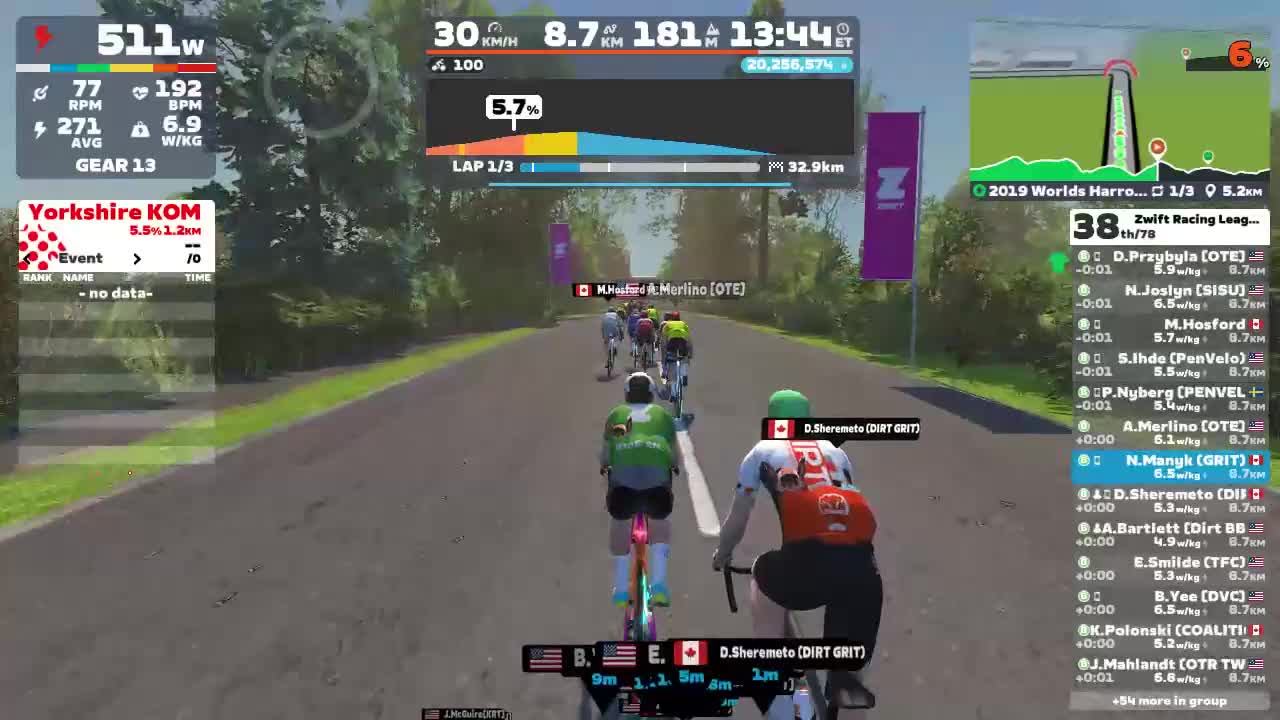Click the right arrow beside Event label
The width and height of the screenshot is (1280, 720).
(x=137, y=258)
